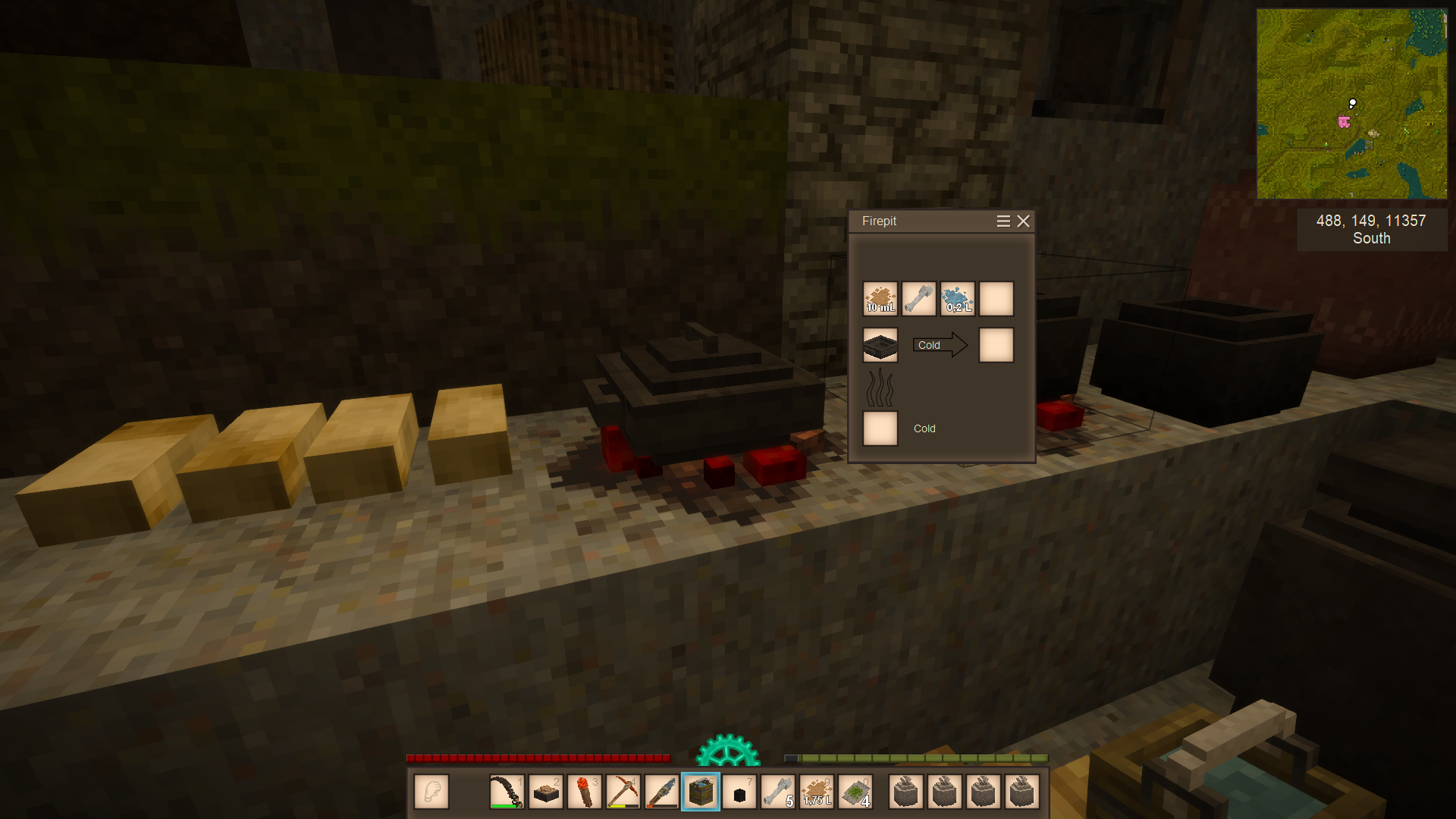This screenshot has height=819, width=1456.
Task: Select the dark tray hotbar slot
Action: (545, 792)
